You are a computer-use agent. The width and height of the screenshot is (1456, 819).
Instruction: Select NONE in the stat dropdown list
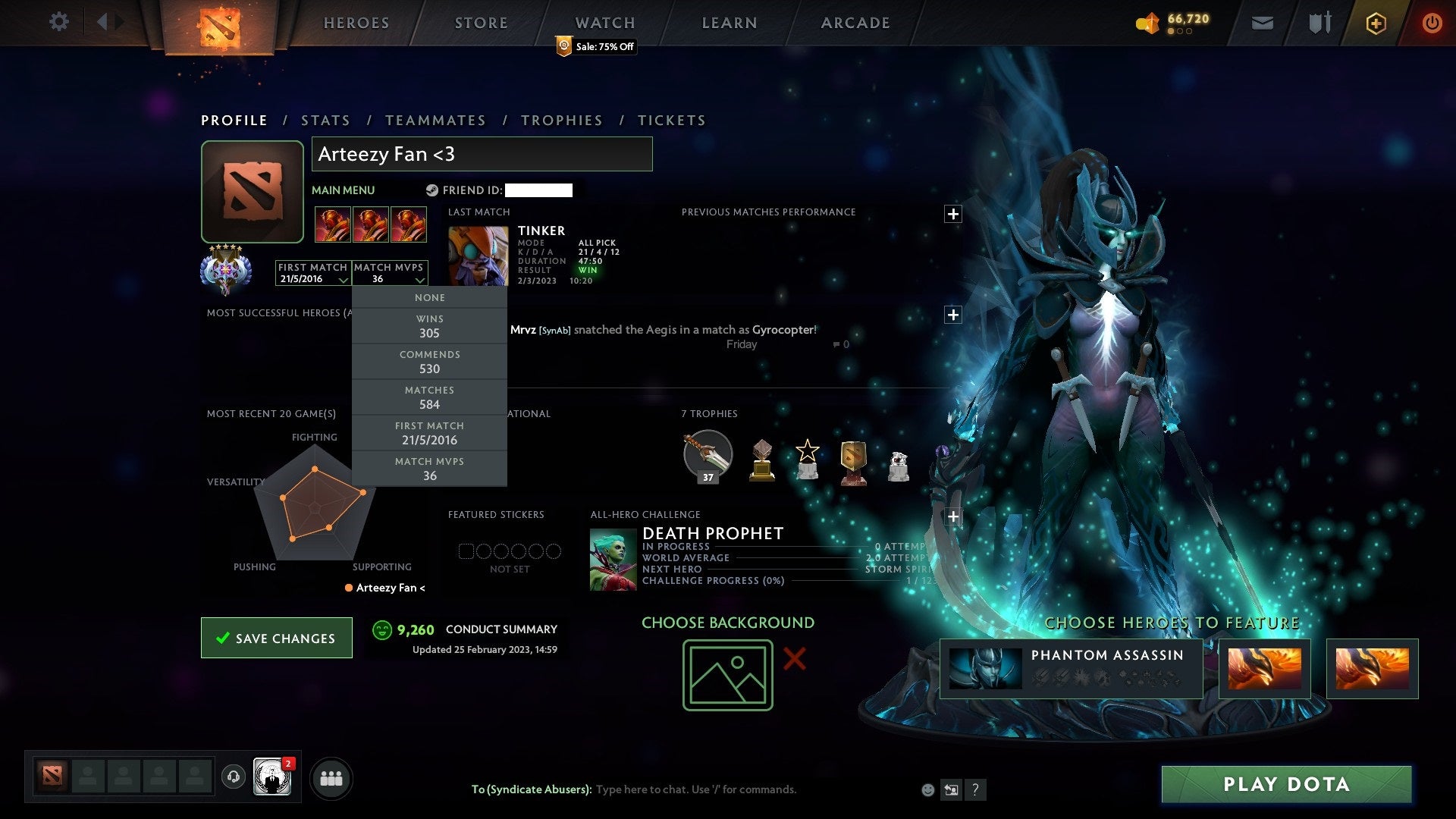click(x=429, y=297)
